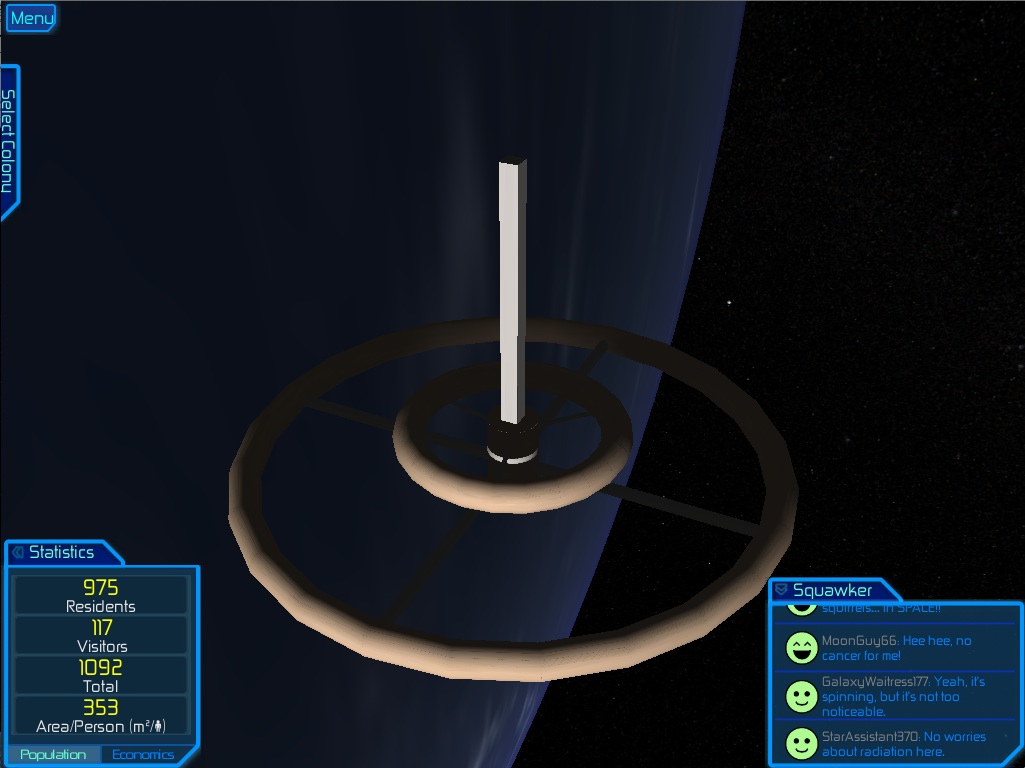Switch to the Economics tab
1025x768 pixels.
point(143,754)
